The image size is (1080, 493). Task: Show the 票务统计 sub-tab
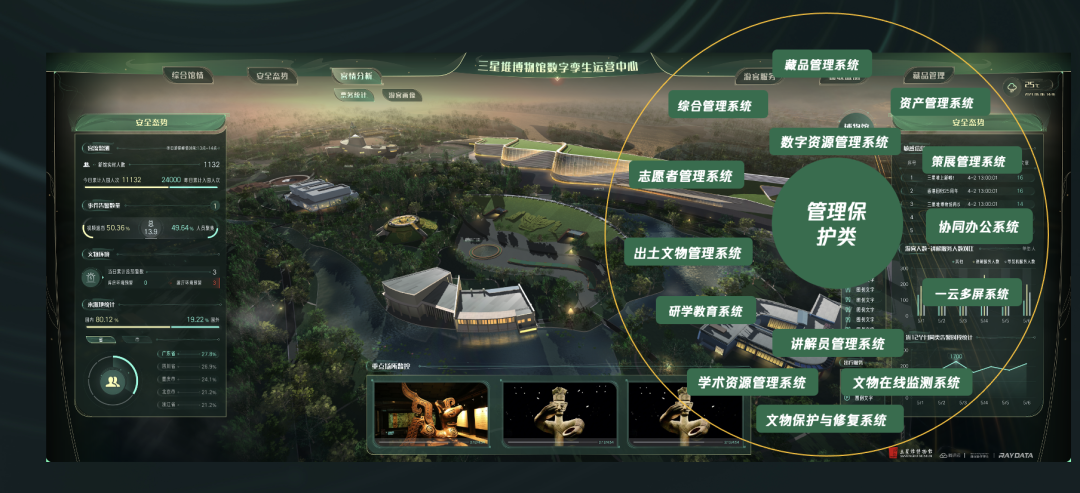point(355,95)
